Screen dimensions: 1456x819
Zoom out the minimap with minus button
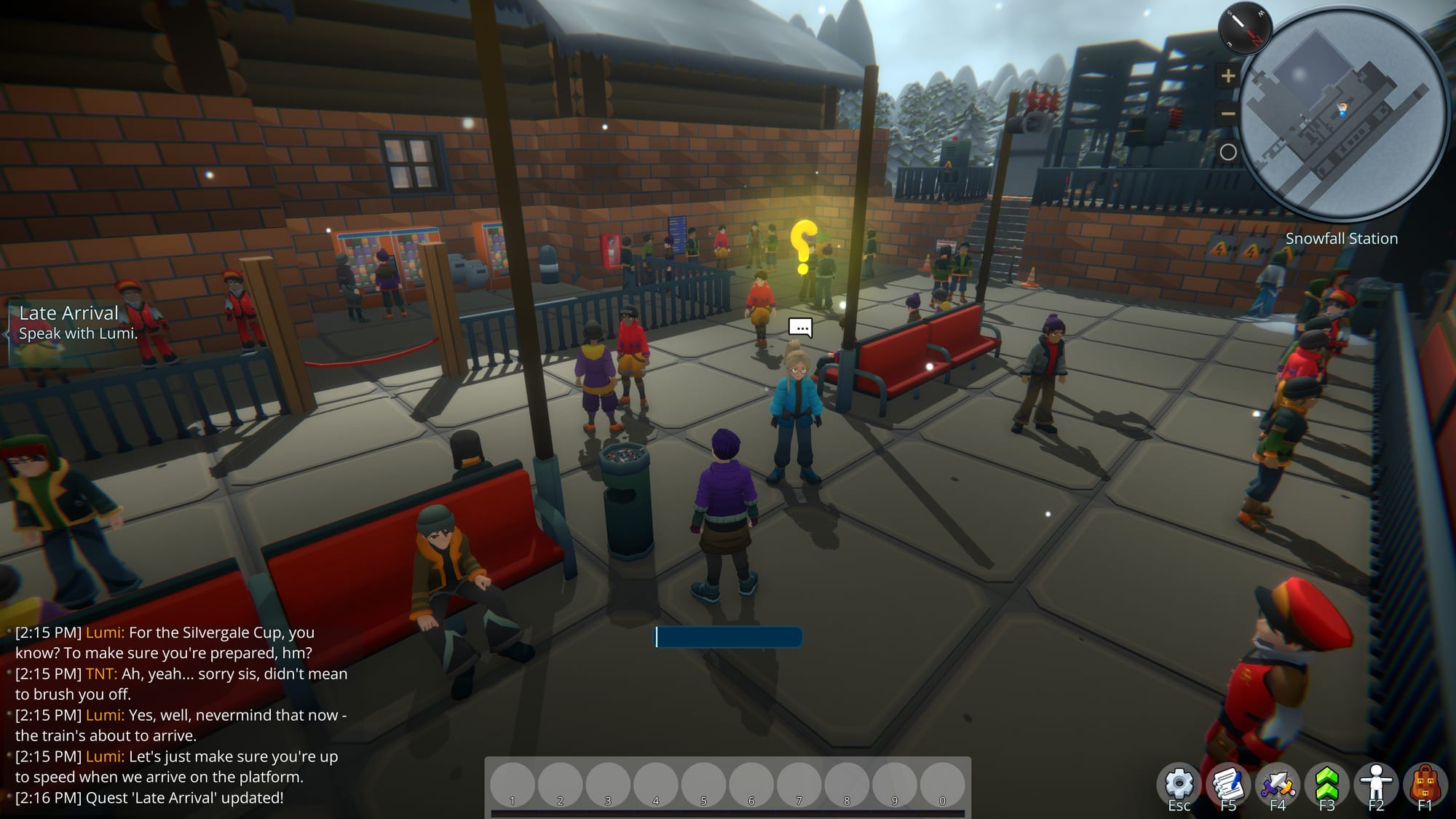[x=1228, y=114]
